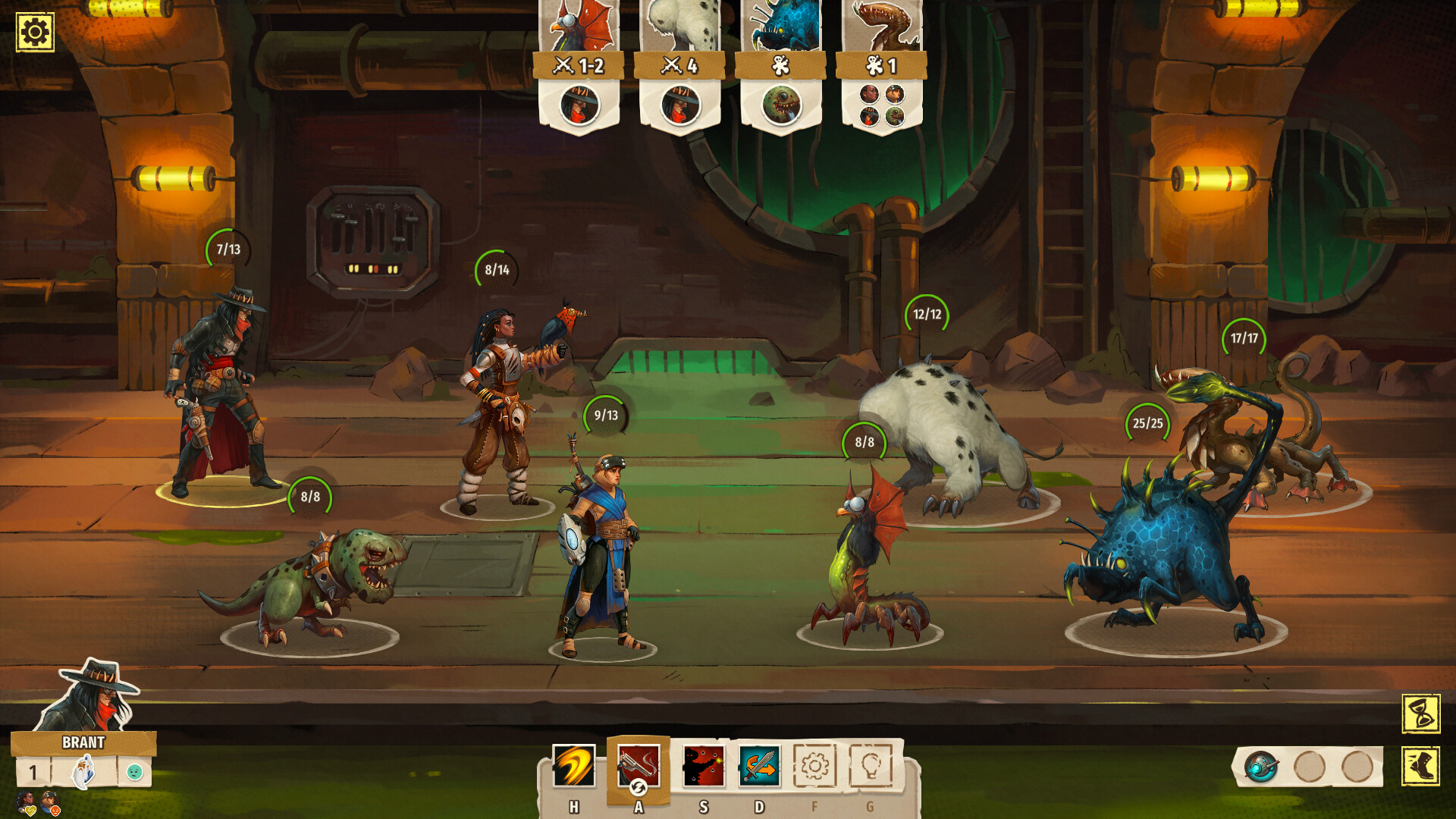Expand the yeti's 12/12 health circle
The width and height of the screenshot is (1456, 819).
coord(927,315)
